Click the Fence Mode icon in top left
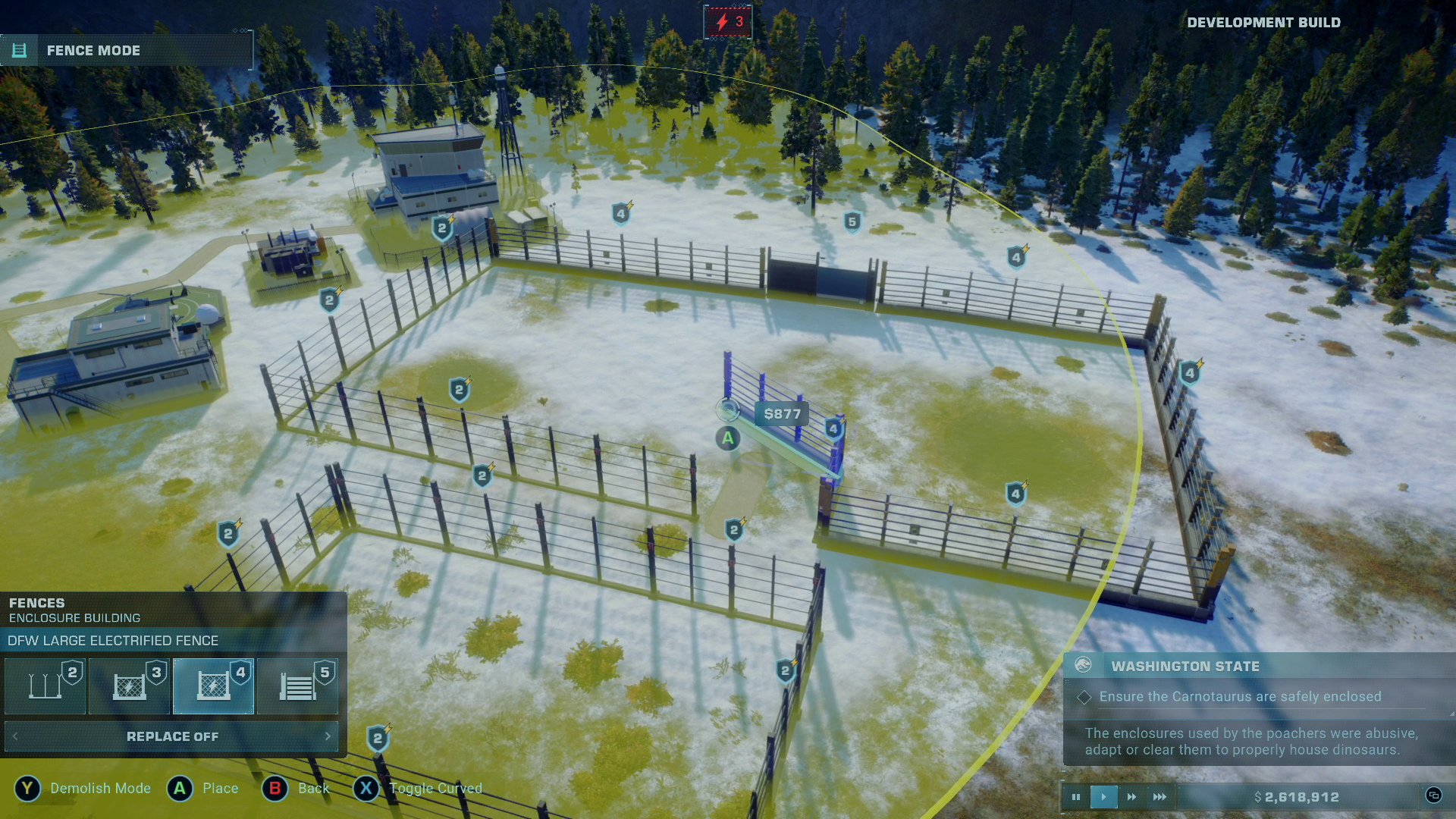 (x=20, y=50)
